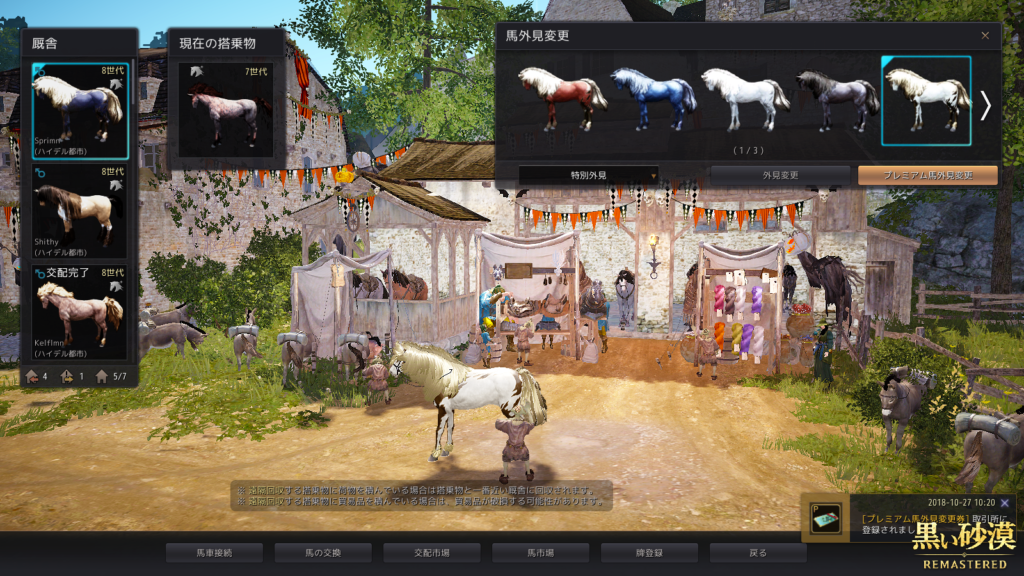Select the dark grey horse appearance
This screenshot has height=576, width=1024.
click(x=836, y=98)
